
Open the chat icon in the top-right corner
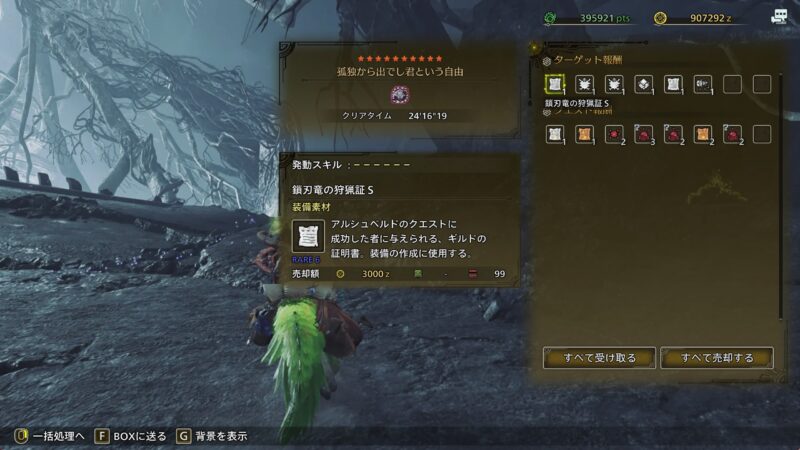point(779,16)
